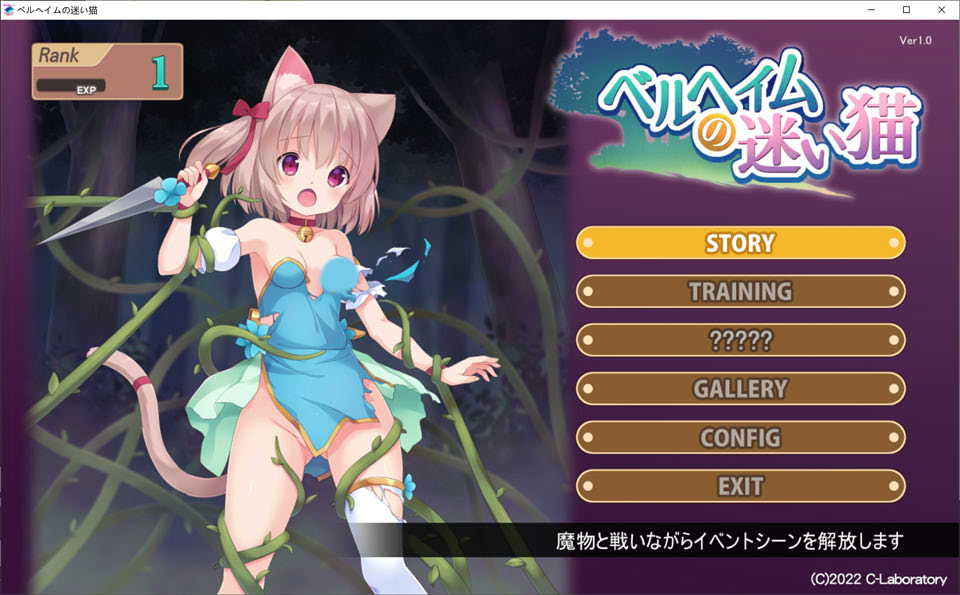The image size is (960, 595).
Task: Maximize the game window
Action: (x=906, y=10)
